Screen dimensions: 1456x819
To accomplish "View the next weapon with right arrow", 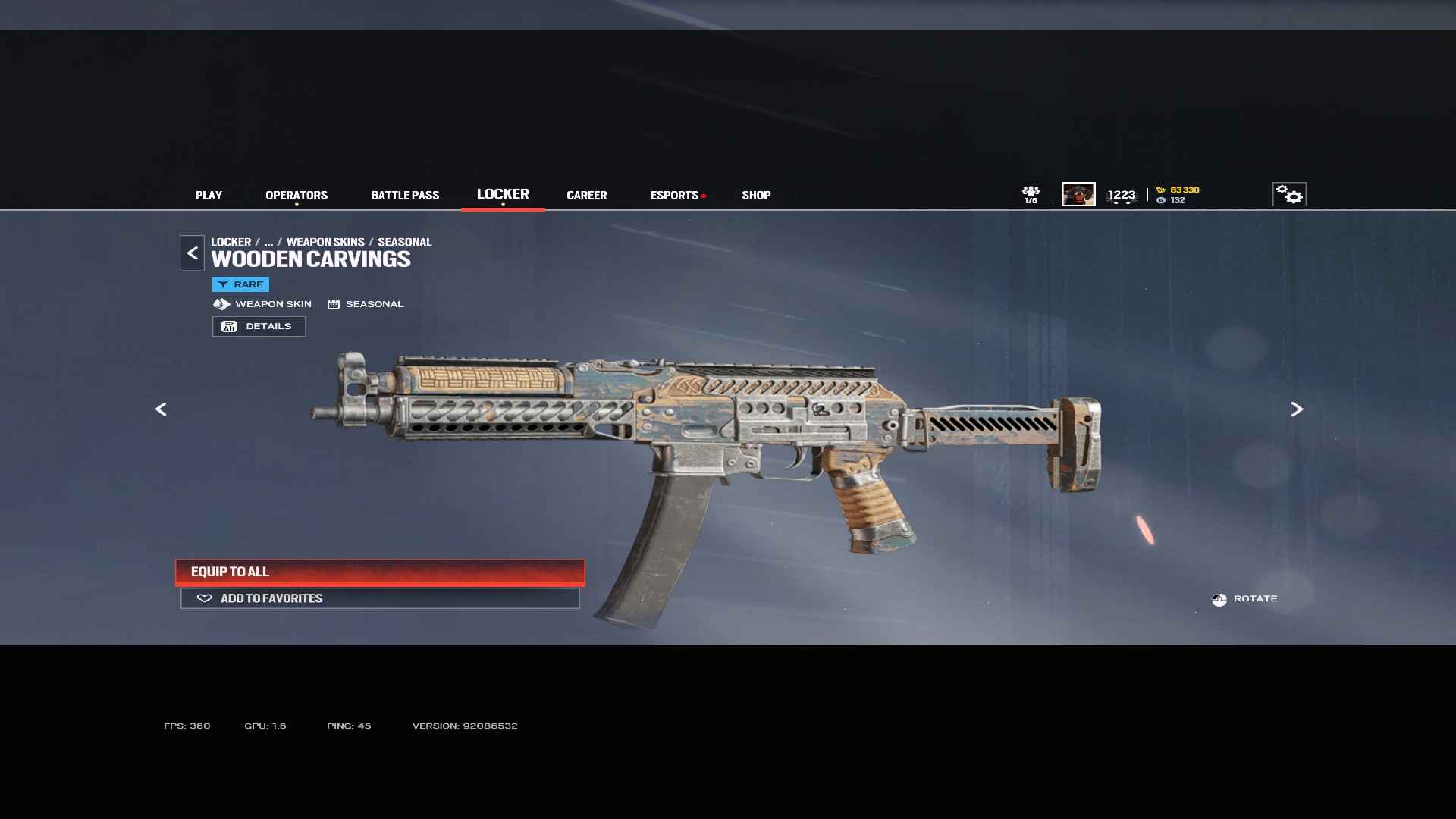I will coord(1297,409).
